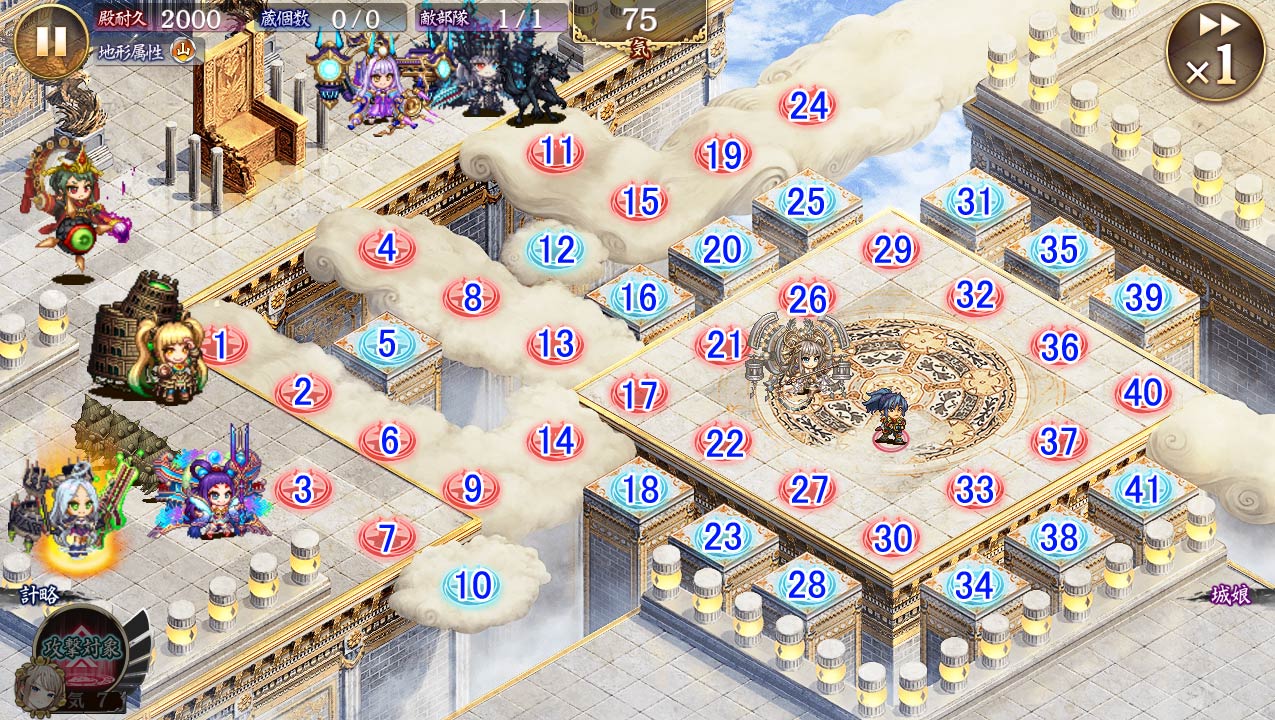Toggle the ×1 game speed button
Viewport: 1275px width, 720px height.
[x=1215, y=50]
